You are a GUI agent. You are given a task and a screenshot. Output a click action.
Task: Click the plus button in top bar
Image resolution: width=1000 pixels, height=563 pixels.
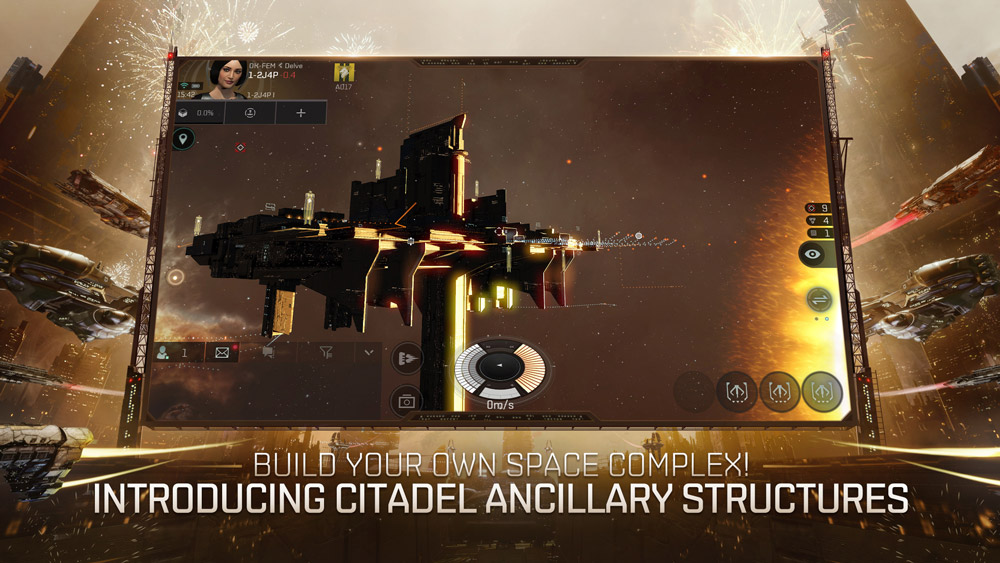[x=300, y=113]
